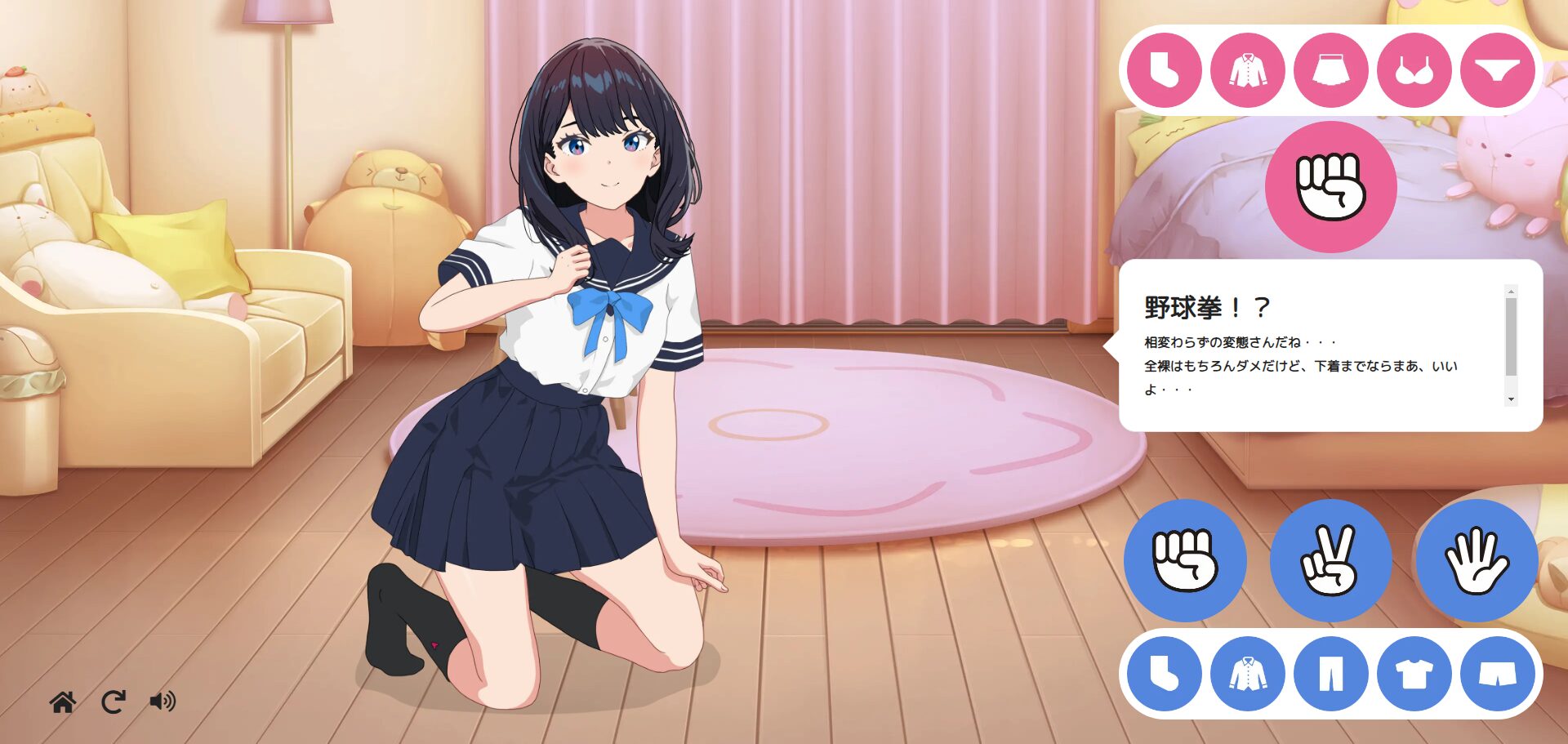Click the dialogue box scroll-up arrow
Viewport: 1568px width, 744px height.
[x=1511, y=292]
